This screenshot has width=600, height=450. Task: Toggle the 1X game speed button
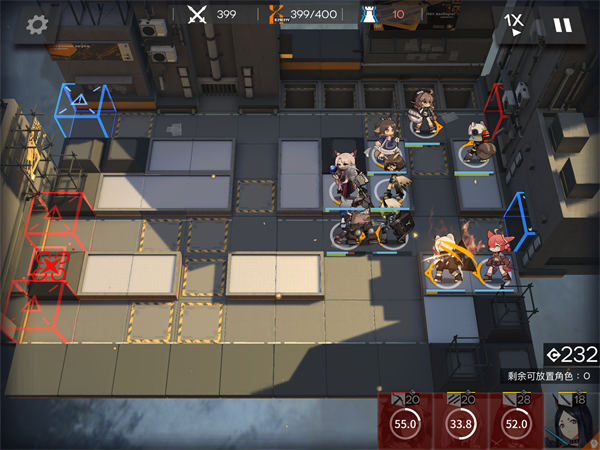pyautogui.click(x=514, y=25)
